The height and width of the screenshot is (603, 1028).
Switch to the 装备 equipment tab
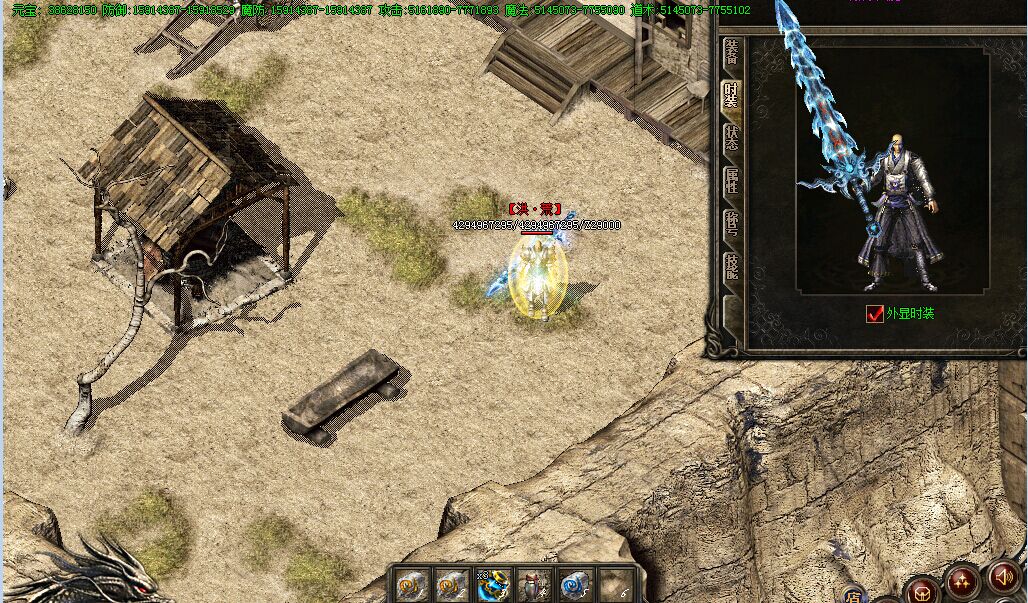click(x=731, y=54)
